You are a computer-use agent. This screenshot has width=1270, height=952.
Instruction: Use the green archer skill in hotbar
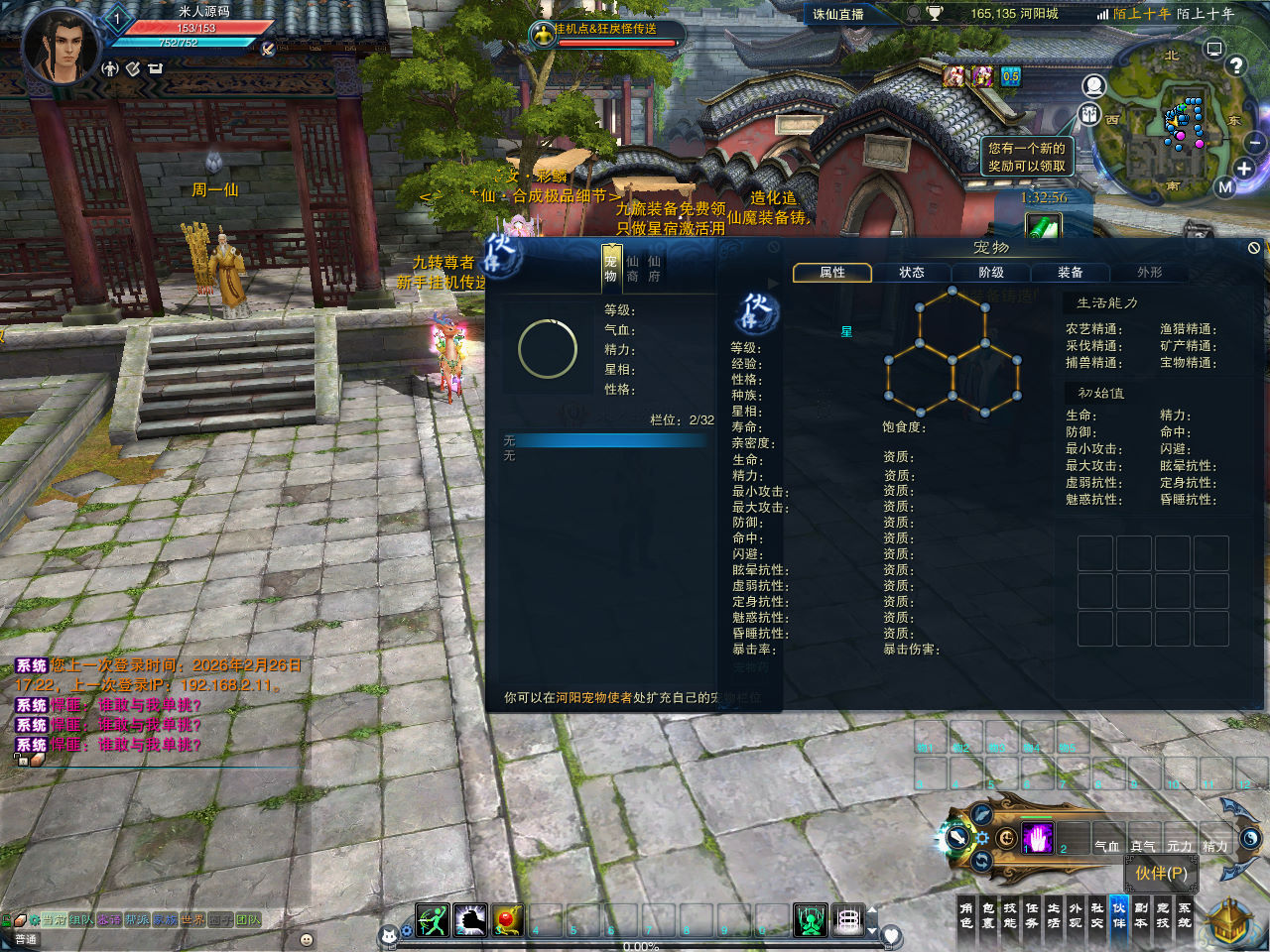pyautogui.click(x=433, y=920)
